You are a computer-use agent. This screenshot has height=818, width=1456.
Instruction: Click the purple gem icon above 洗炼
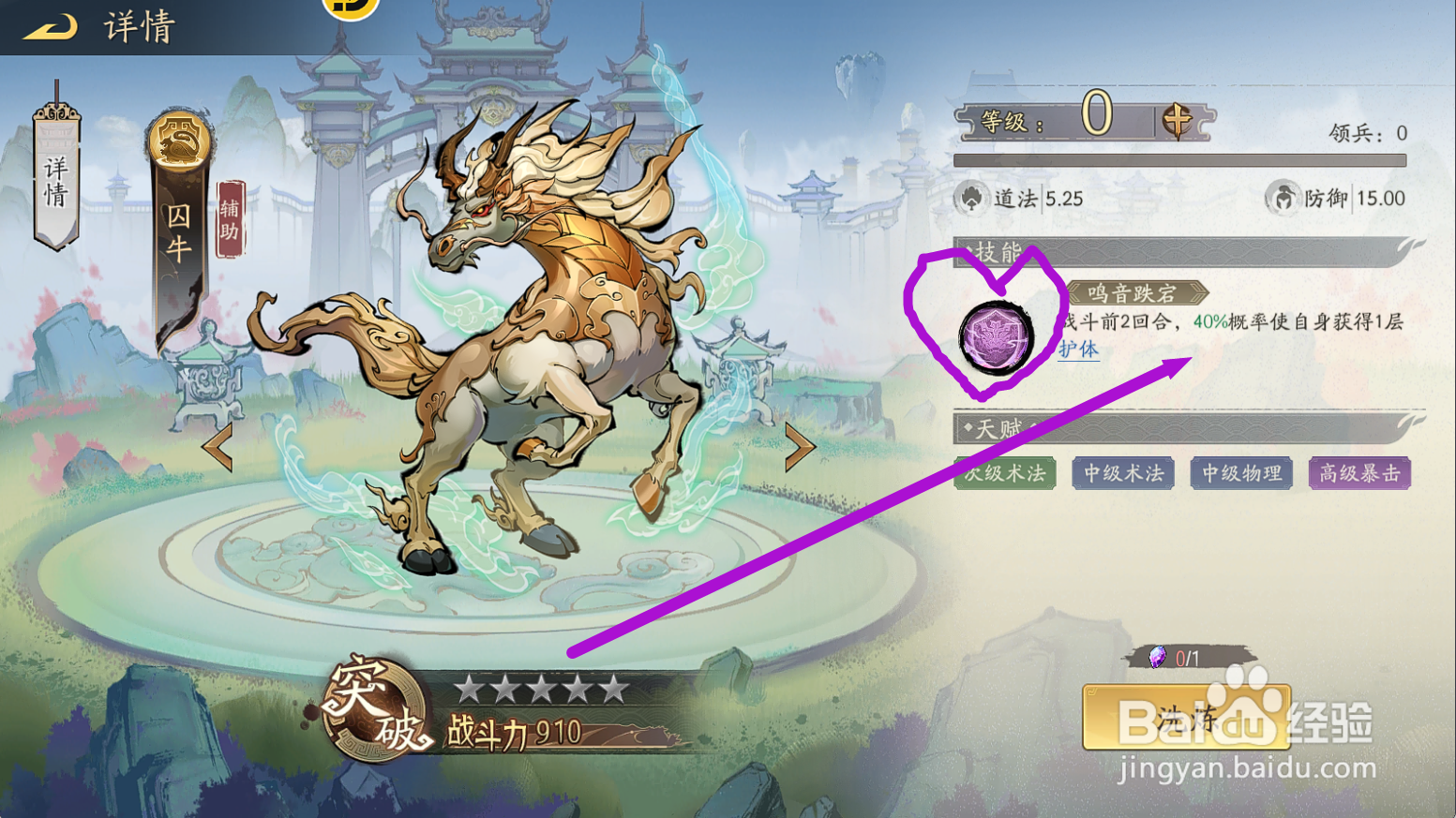(1156, 658)
